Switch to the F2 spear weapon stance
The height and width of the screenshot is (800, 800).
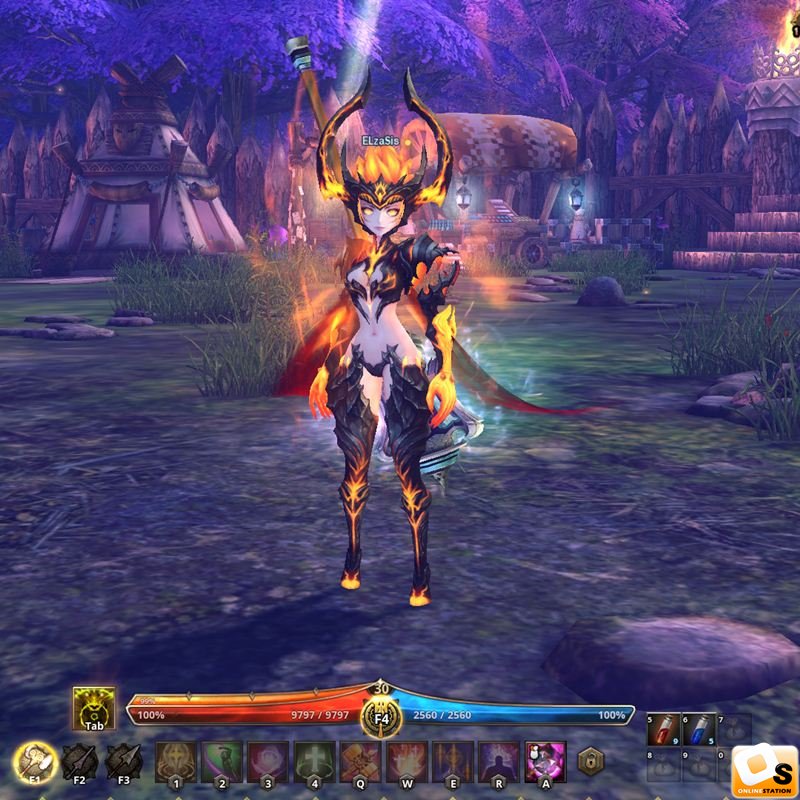[x=79, y=762]
